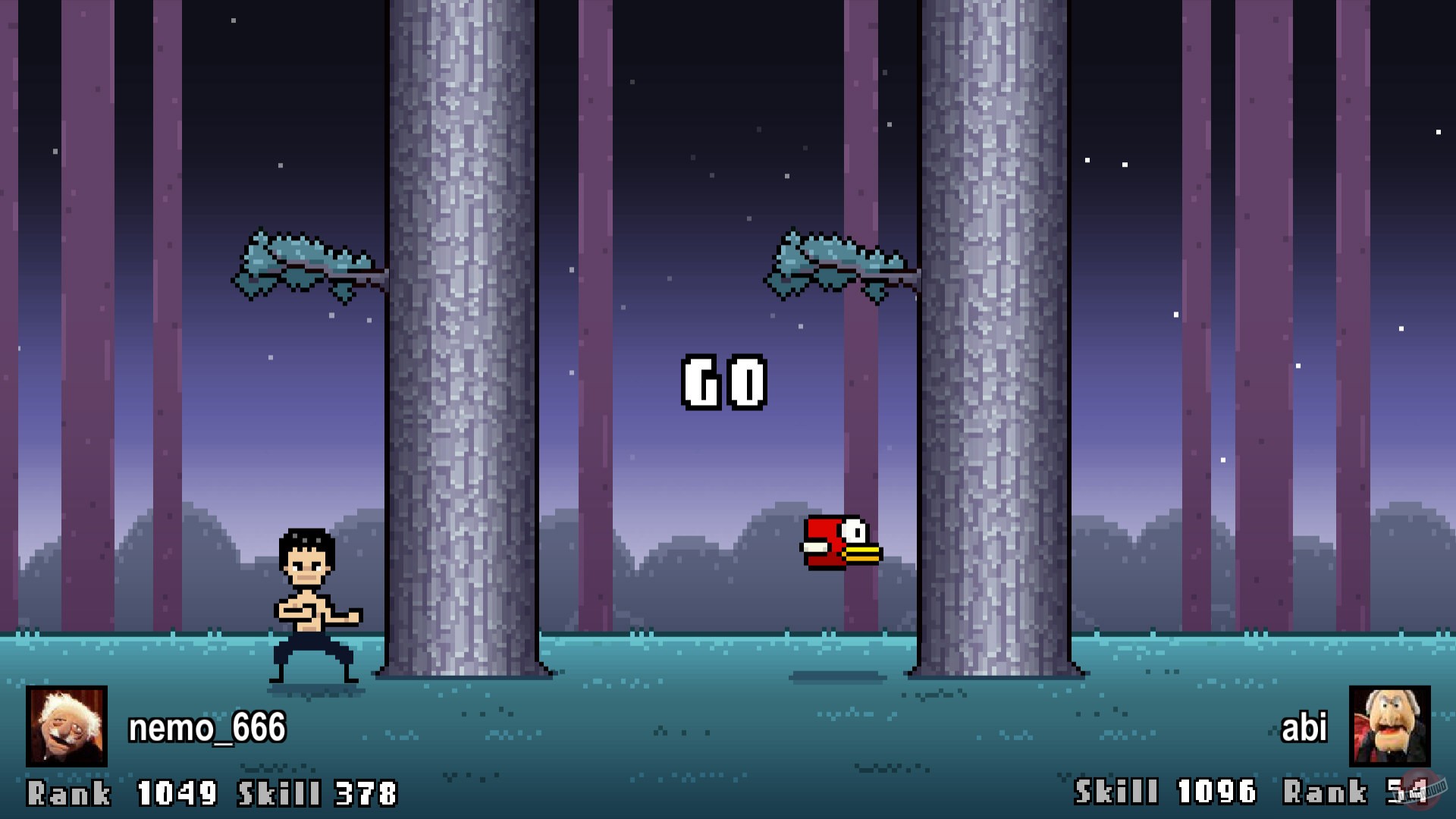Click the bird's white wing

815,548
